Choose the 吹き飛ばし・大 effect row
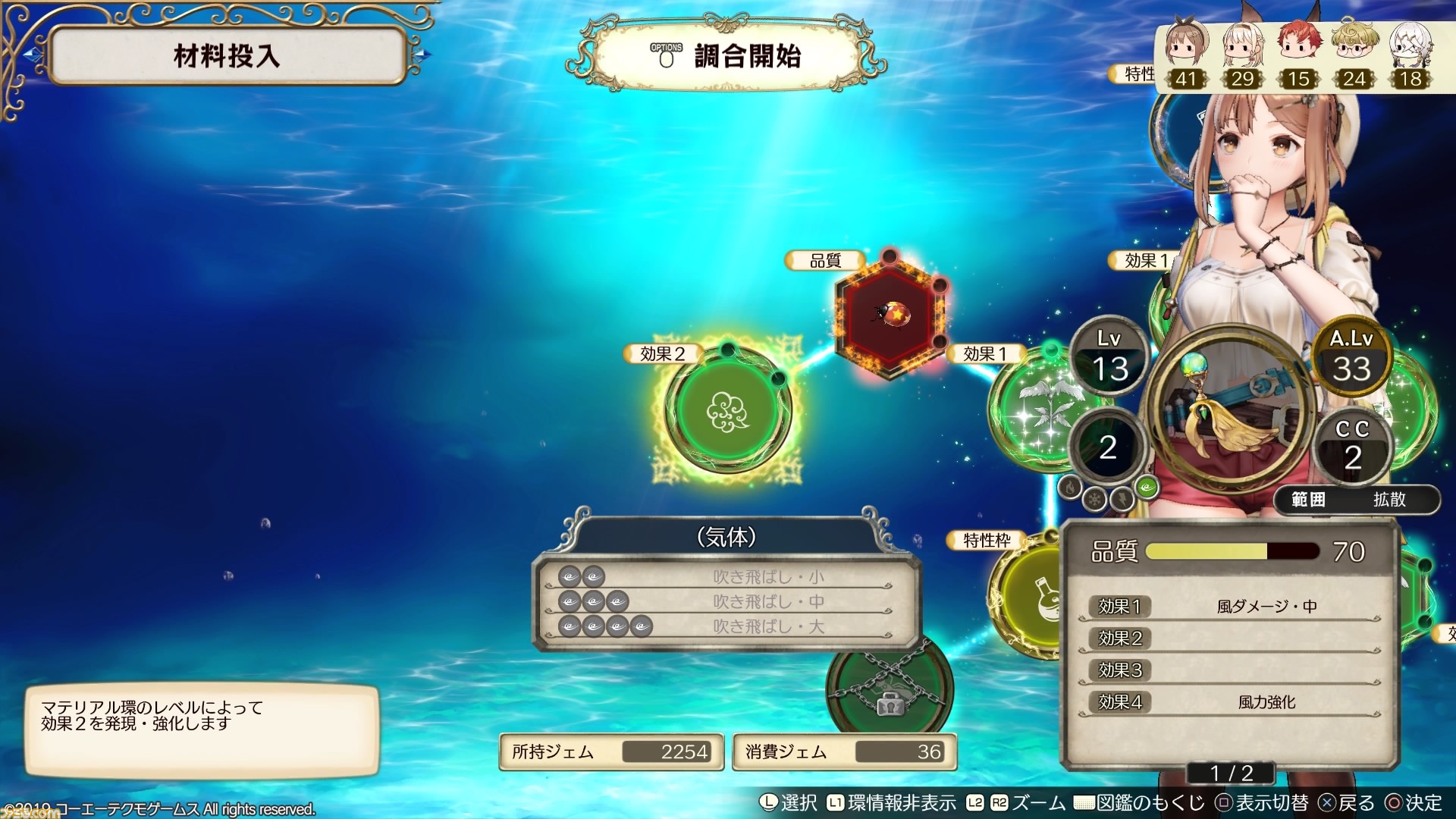Image resolution: width=1456 pixels, height=819 pixels. coord(726,627)
